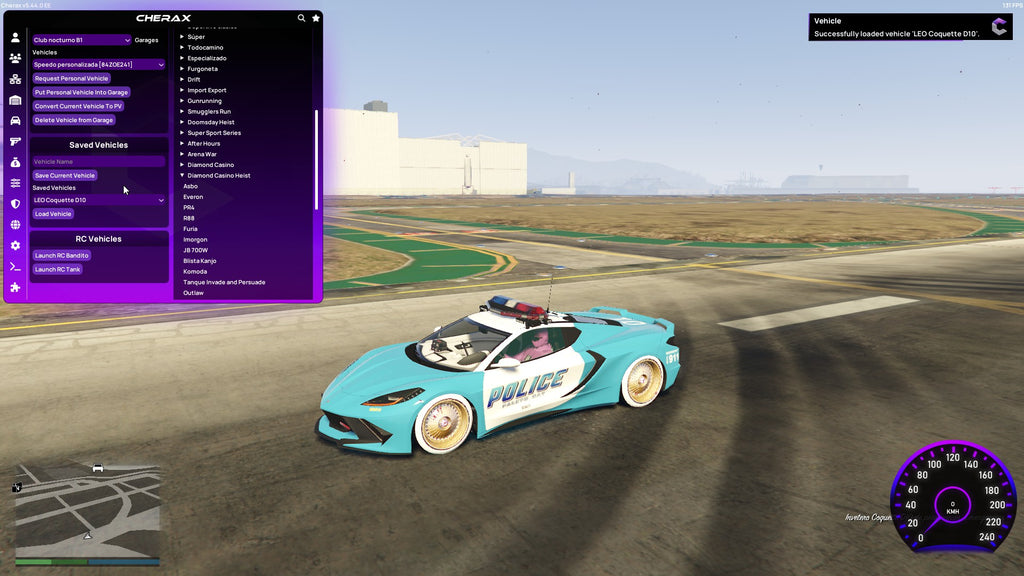Image resolution: width=1024 pixels, height=576 pixels.
Task: Switch to the weapons pistol tab
Action: coord(15,141)
